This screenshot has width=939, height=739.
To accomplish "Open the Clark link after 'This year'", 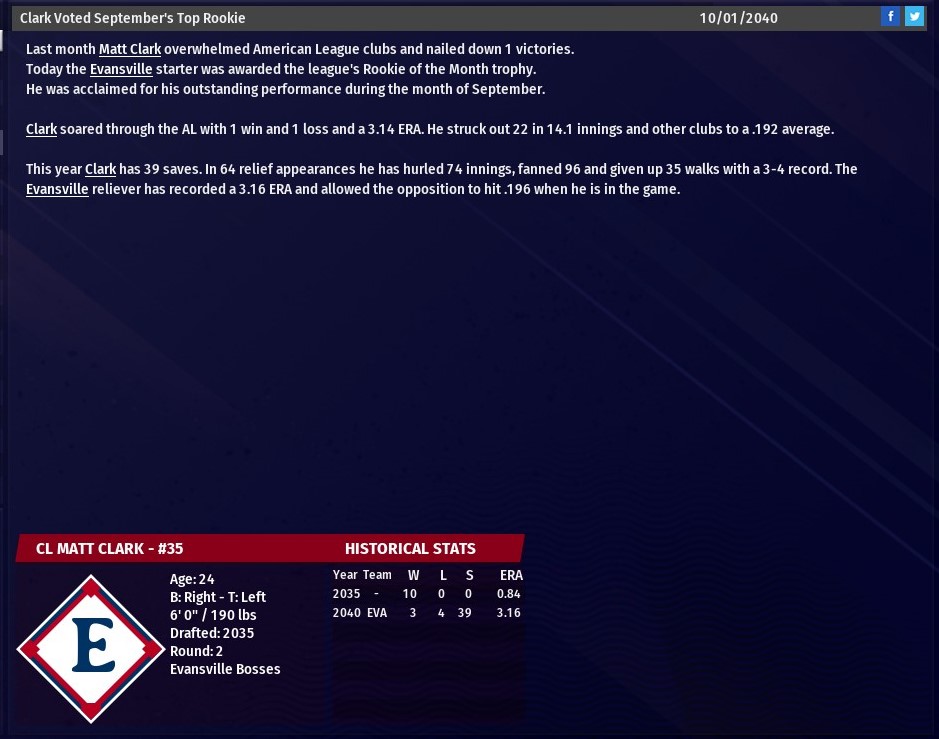I will 101,169.
